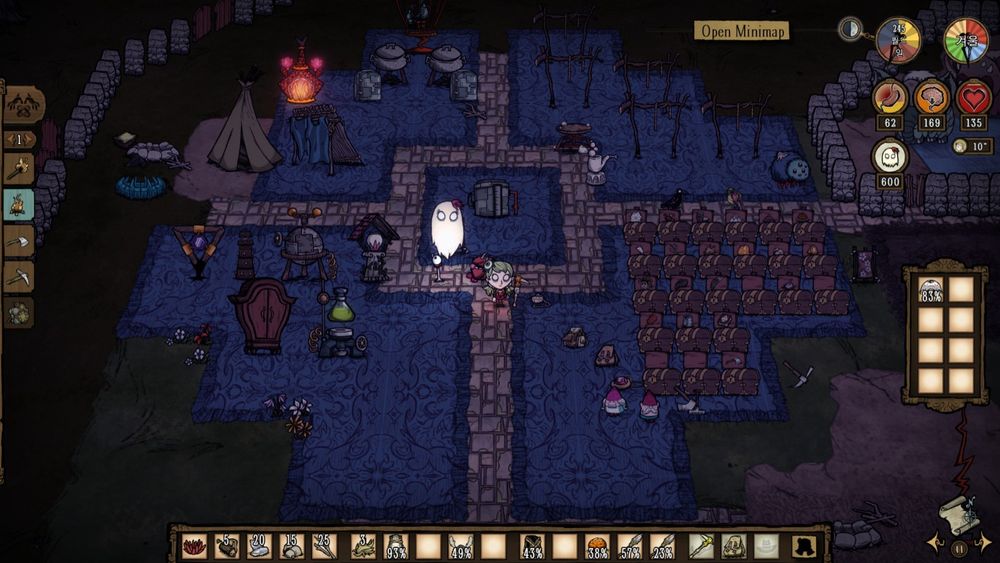The width and height of the screenshot is (1000, 563).
Task: Select the inspect-self silhouette button
Action: click(803, 546)
